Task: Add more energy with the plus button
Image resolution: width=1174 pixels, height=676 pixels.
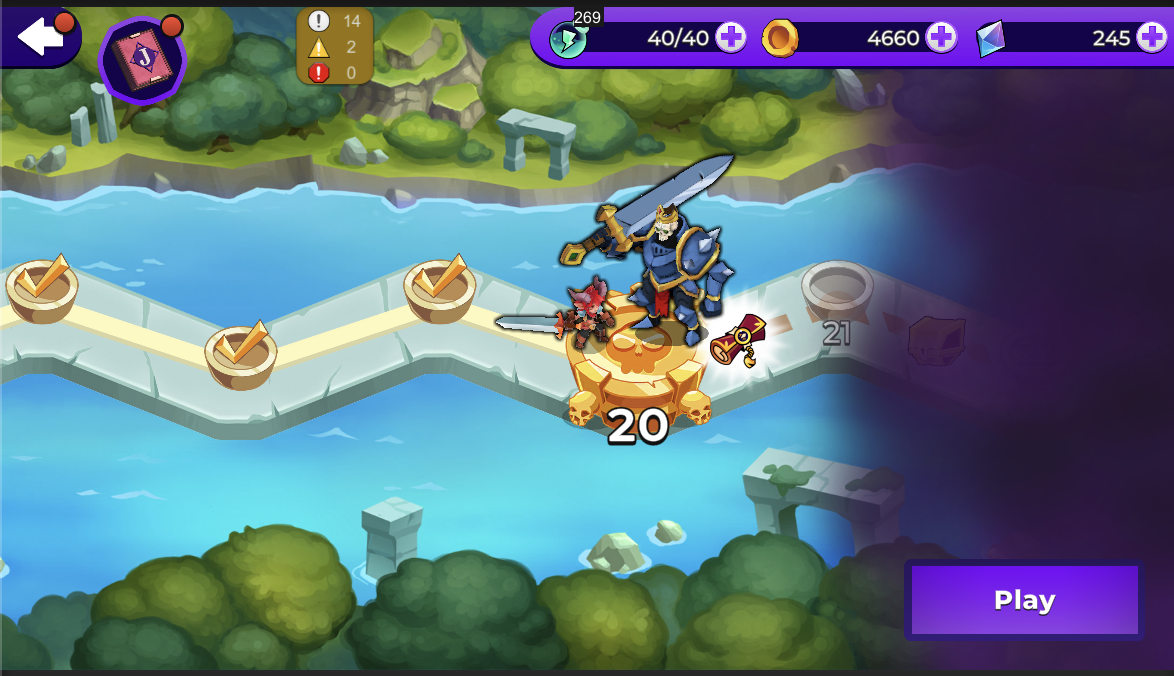Action: [731, 38]
